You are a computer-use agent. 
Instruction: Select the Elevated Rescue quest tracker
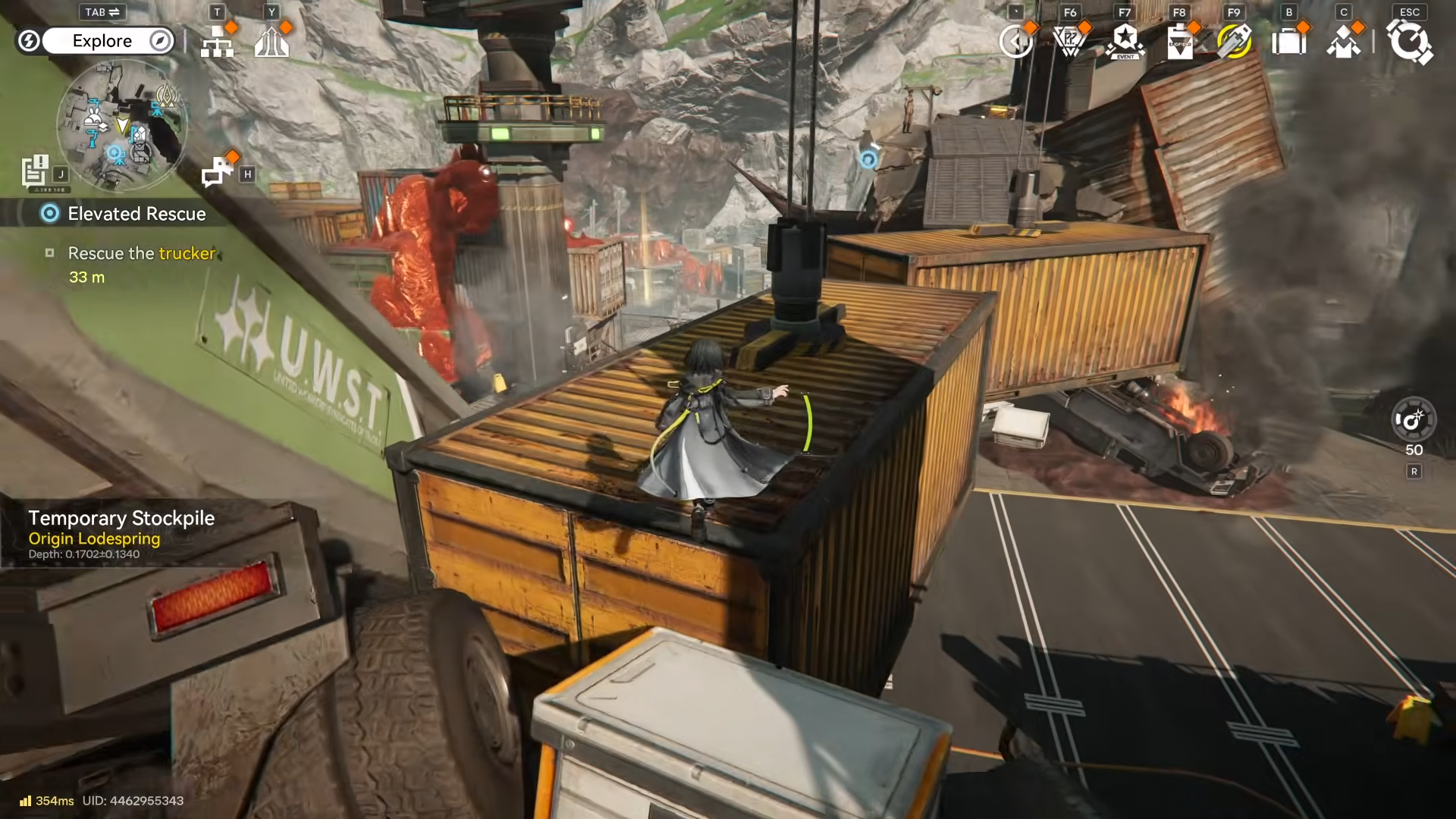coord(136,214)
